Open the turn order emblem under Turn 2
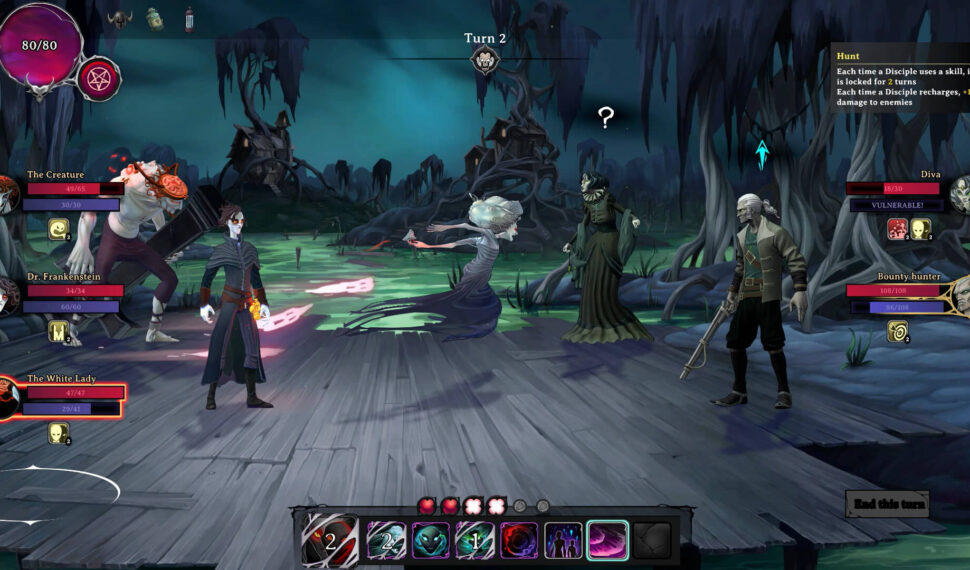Viewport: 970px width, 570px height. coord(484,61)
